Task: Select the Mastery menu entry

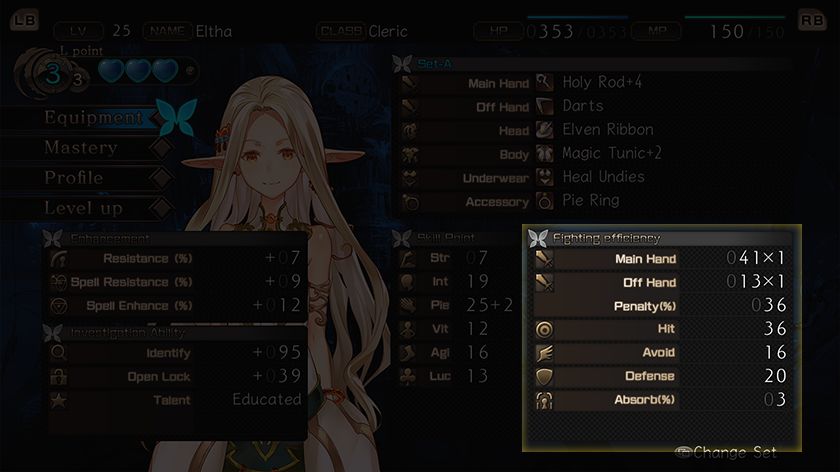Action: click(x=81, y=148)
